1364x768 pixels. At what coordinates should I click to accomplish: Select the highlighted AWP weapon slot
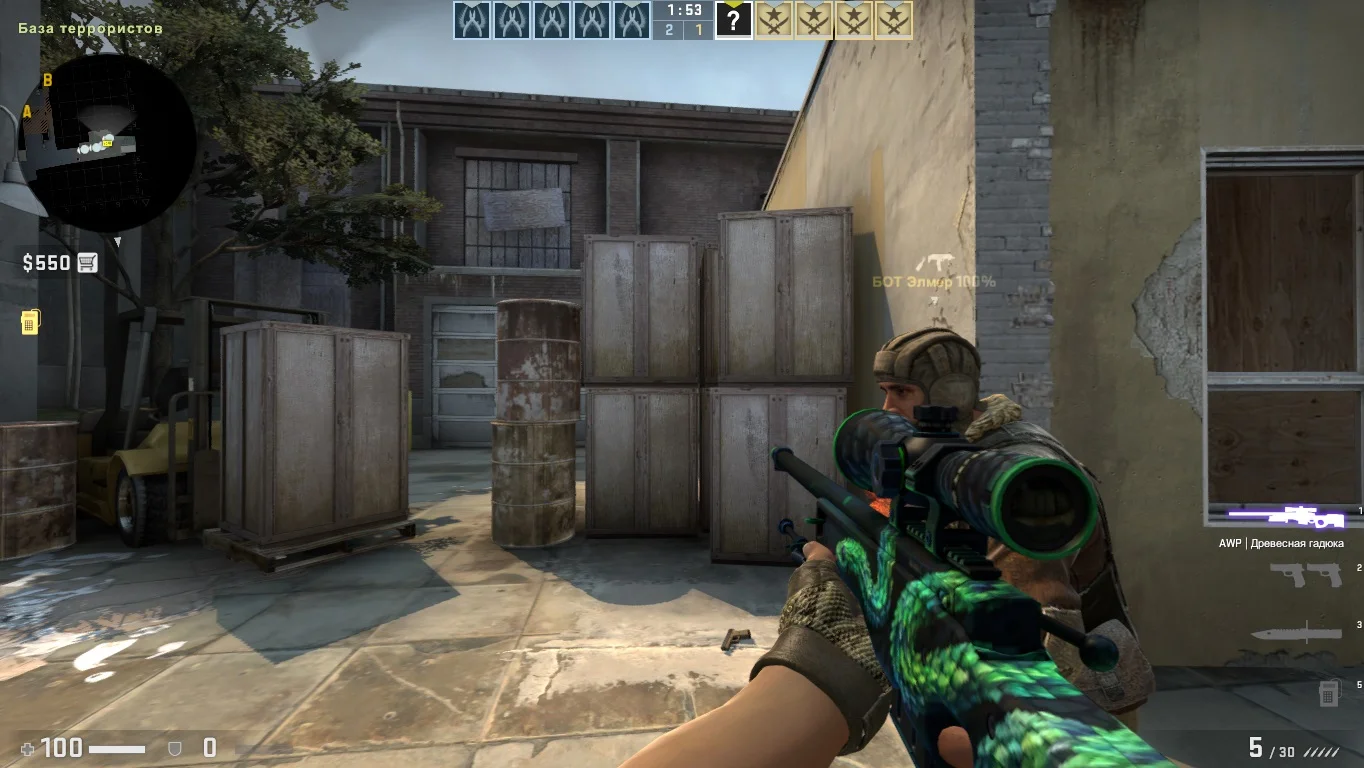(x=1287, y=517)
